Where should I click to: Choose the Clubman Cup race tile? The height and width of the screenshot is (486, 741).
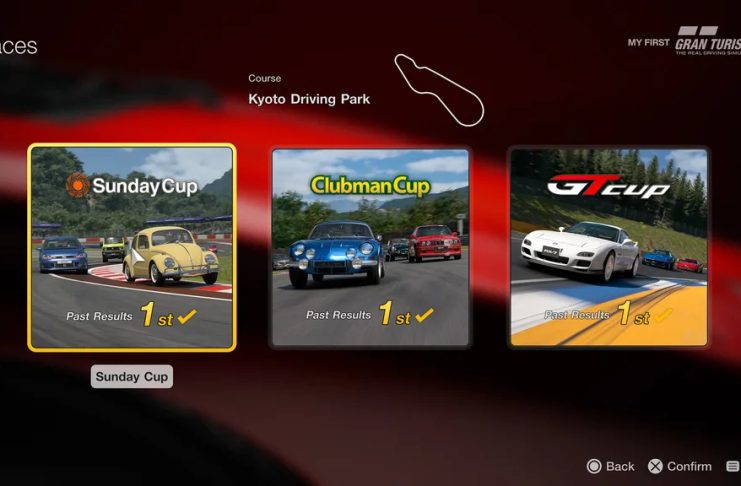point(370,247)
